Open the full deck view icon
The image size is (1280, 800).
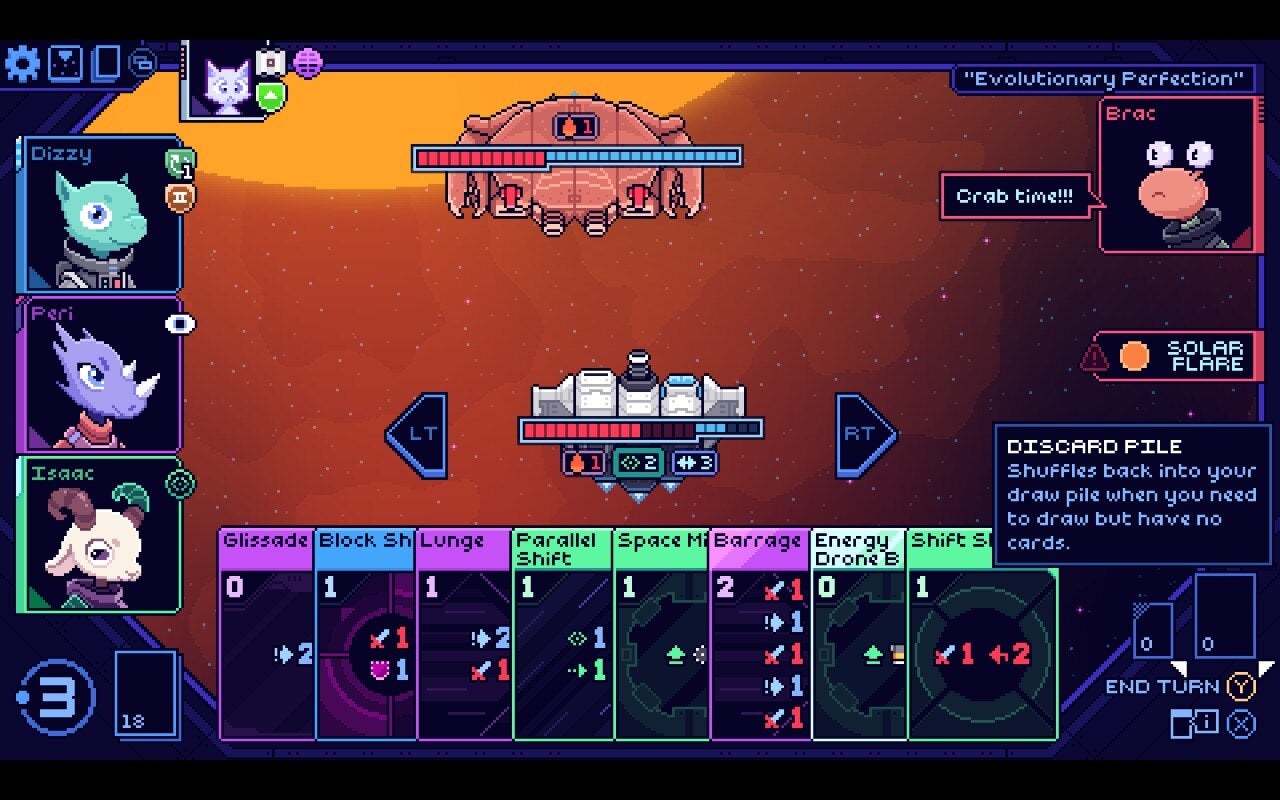point(106,64)
